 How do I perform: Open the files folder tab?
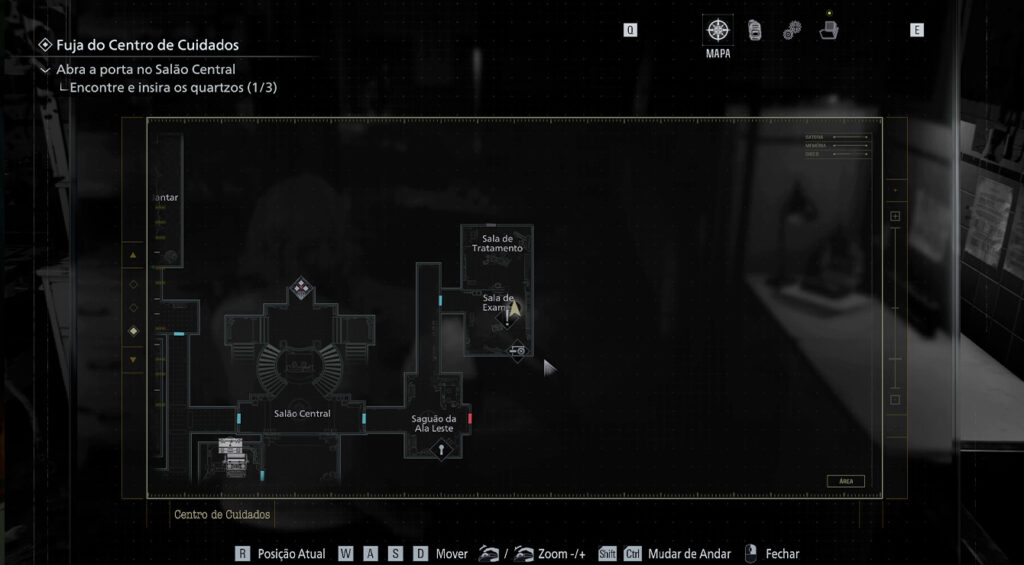click(828, 29)
